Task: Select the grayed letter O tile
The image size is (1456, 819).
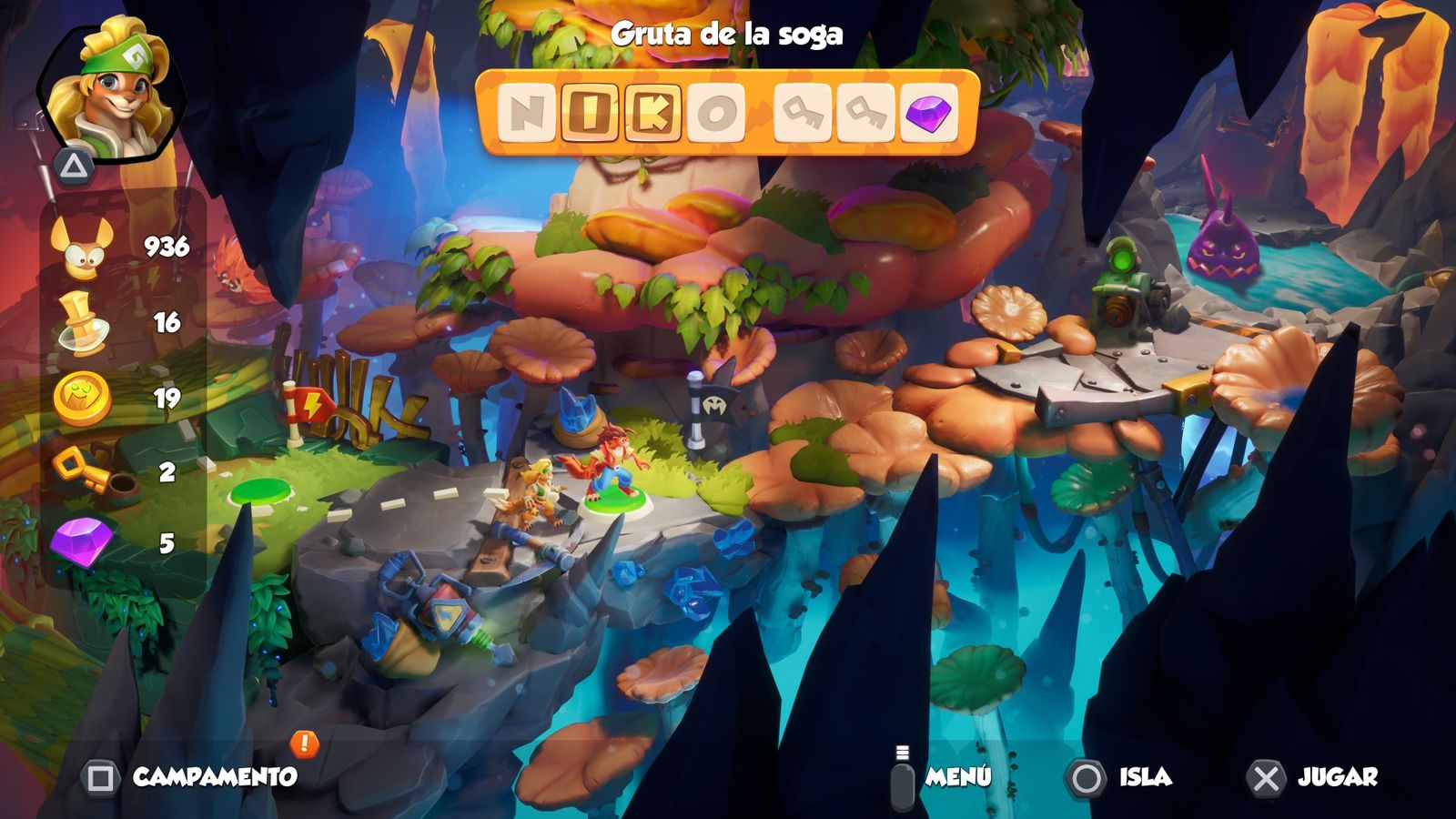Action: coord(716,111)
